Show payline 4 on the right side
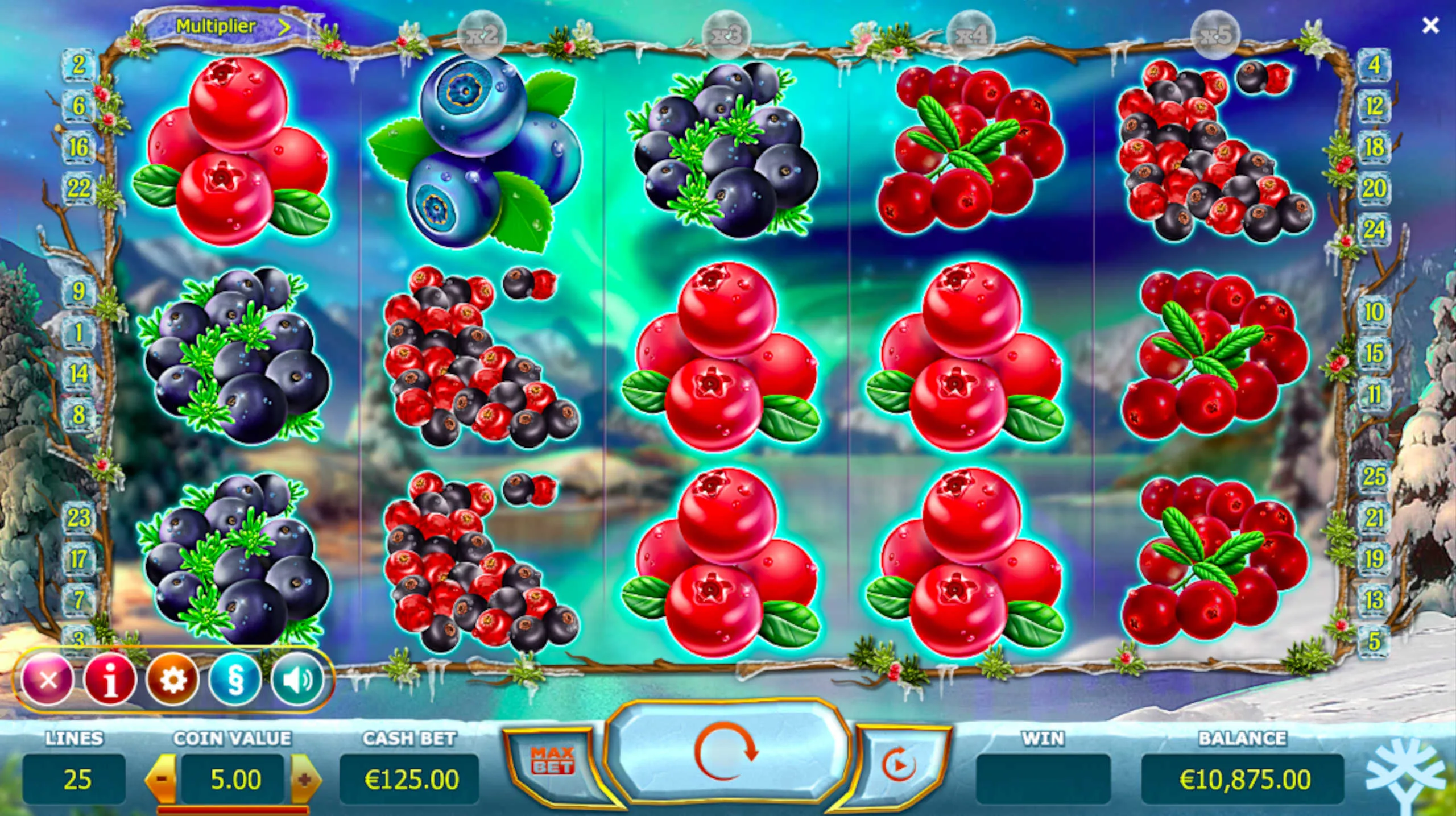 tap(1374, 65)
